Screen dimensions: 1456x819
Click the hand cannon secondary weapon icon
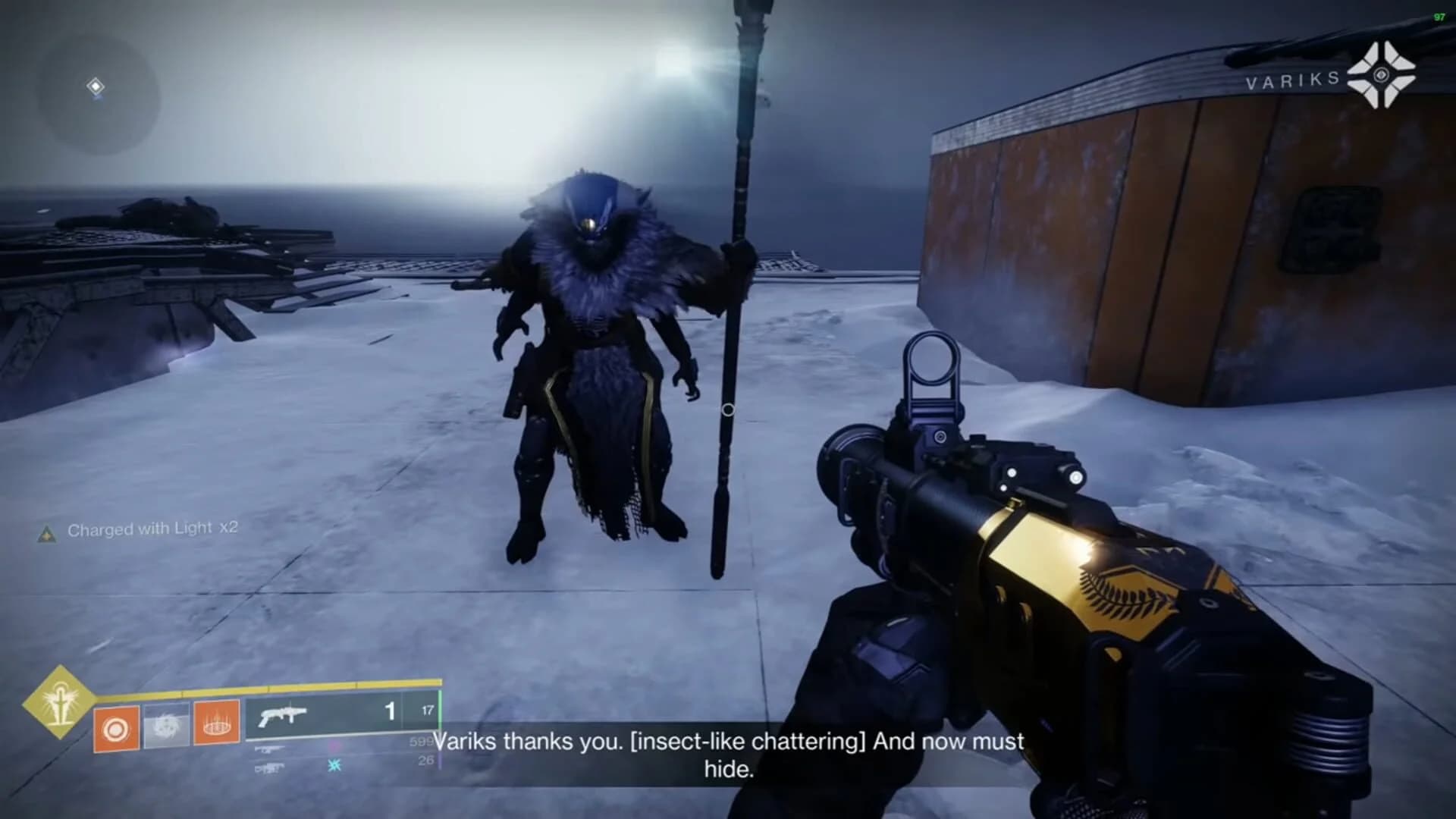[271, 751]
